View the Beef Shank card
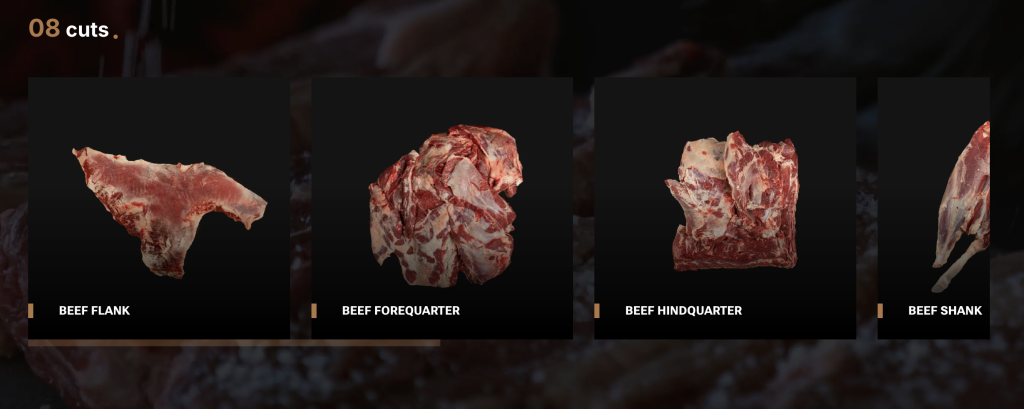This screenshot has height=409, width=1024. (934, 208)
